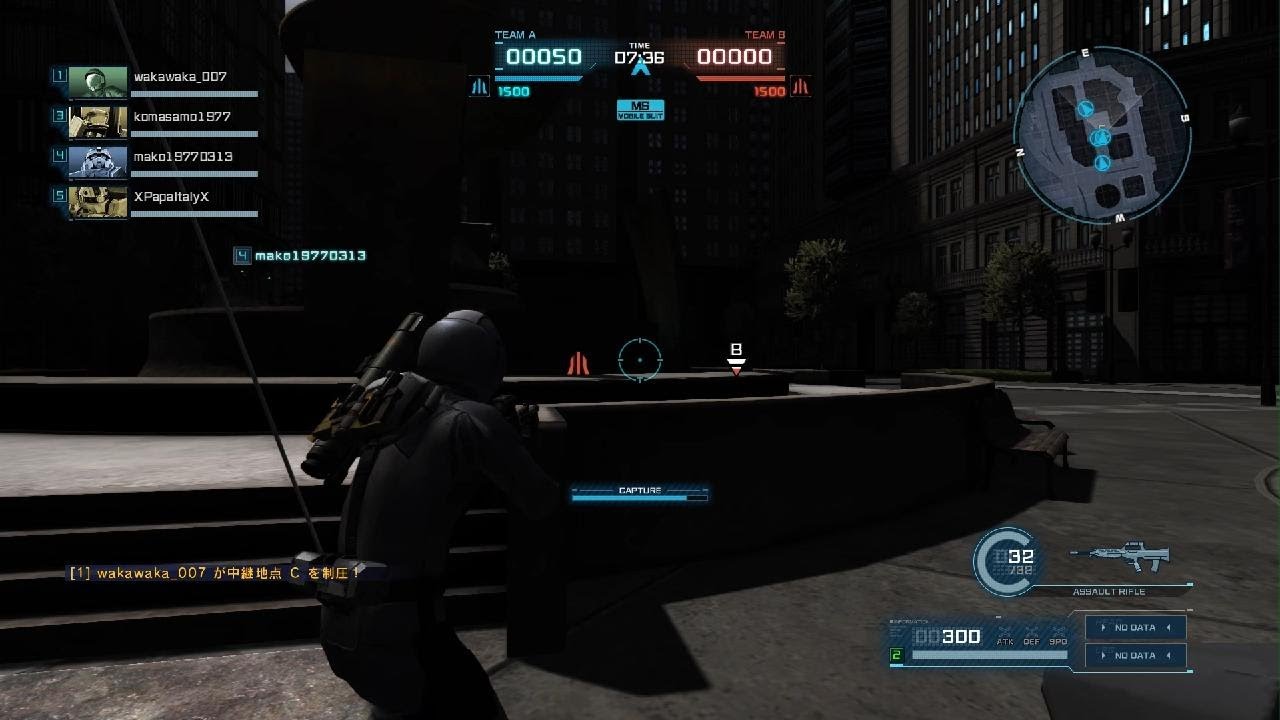Select the assault rifle weapon icon
1280x720 pixels.
1118,557
